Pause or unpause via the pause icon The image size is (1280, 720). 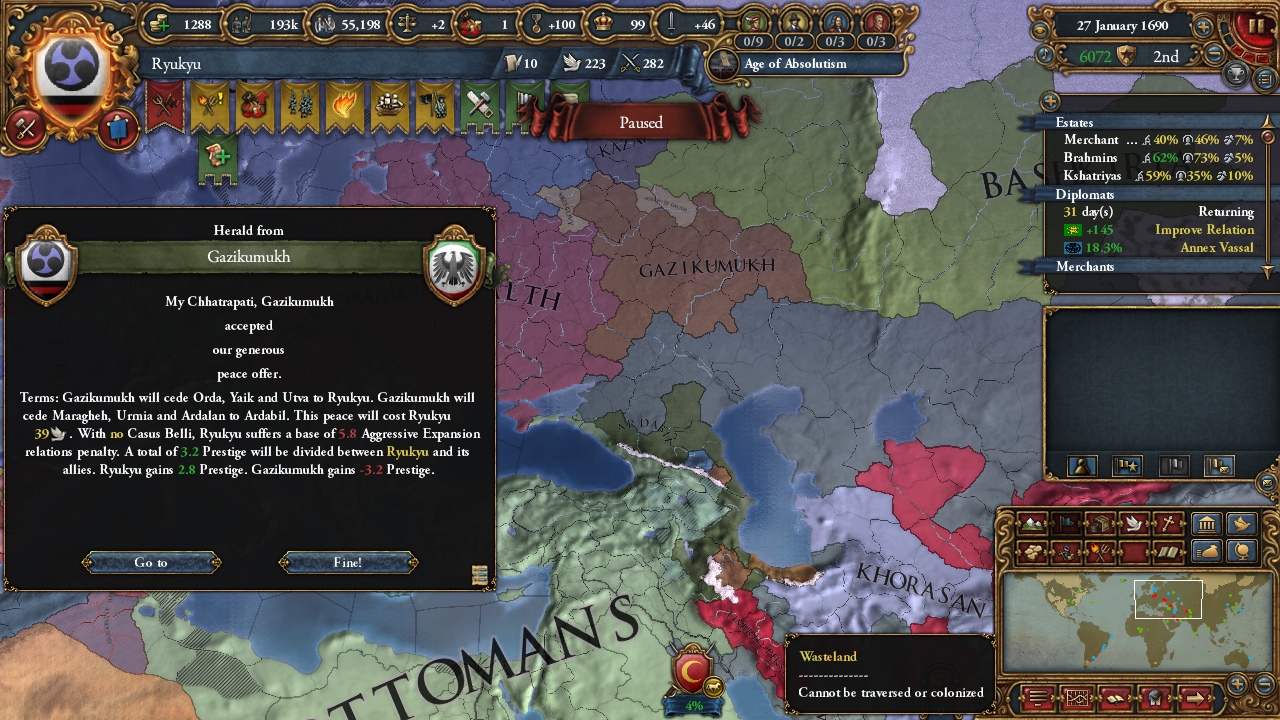[x=1257, y=25]
